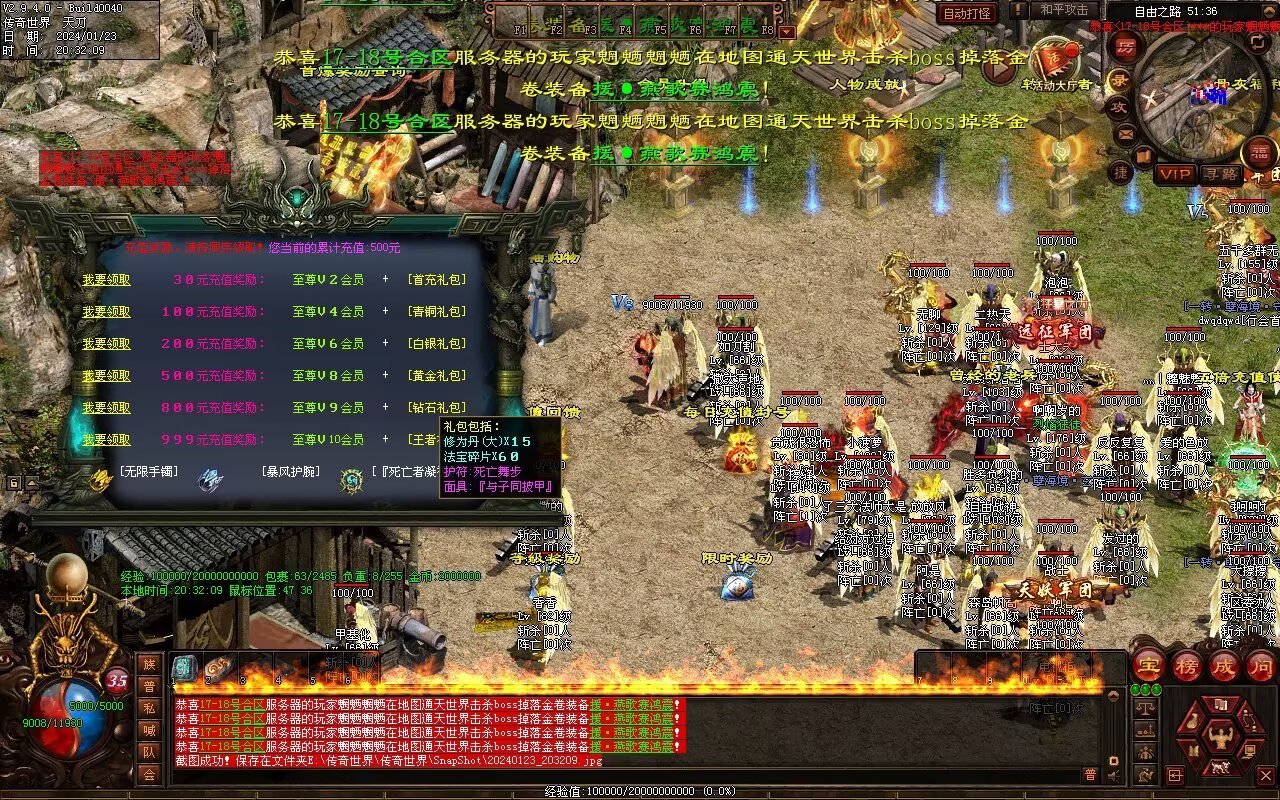Toggle the 自动打怪 auto-fight button
The image size is (1280, 800).
point(967,13)
